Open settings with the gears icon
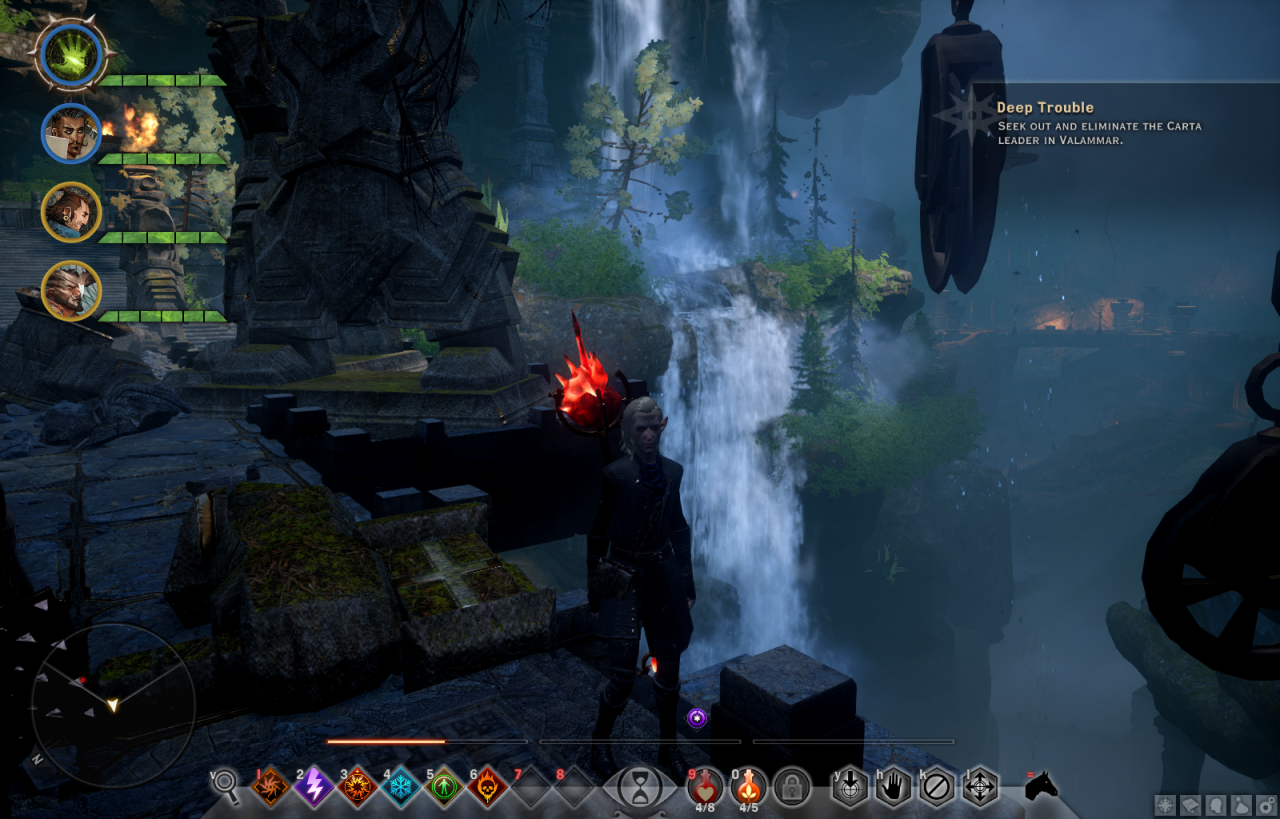The image size is (1280, 819). tap(1267, 804)
